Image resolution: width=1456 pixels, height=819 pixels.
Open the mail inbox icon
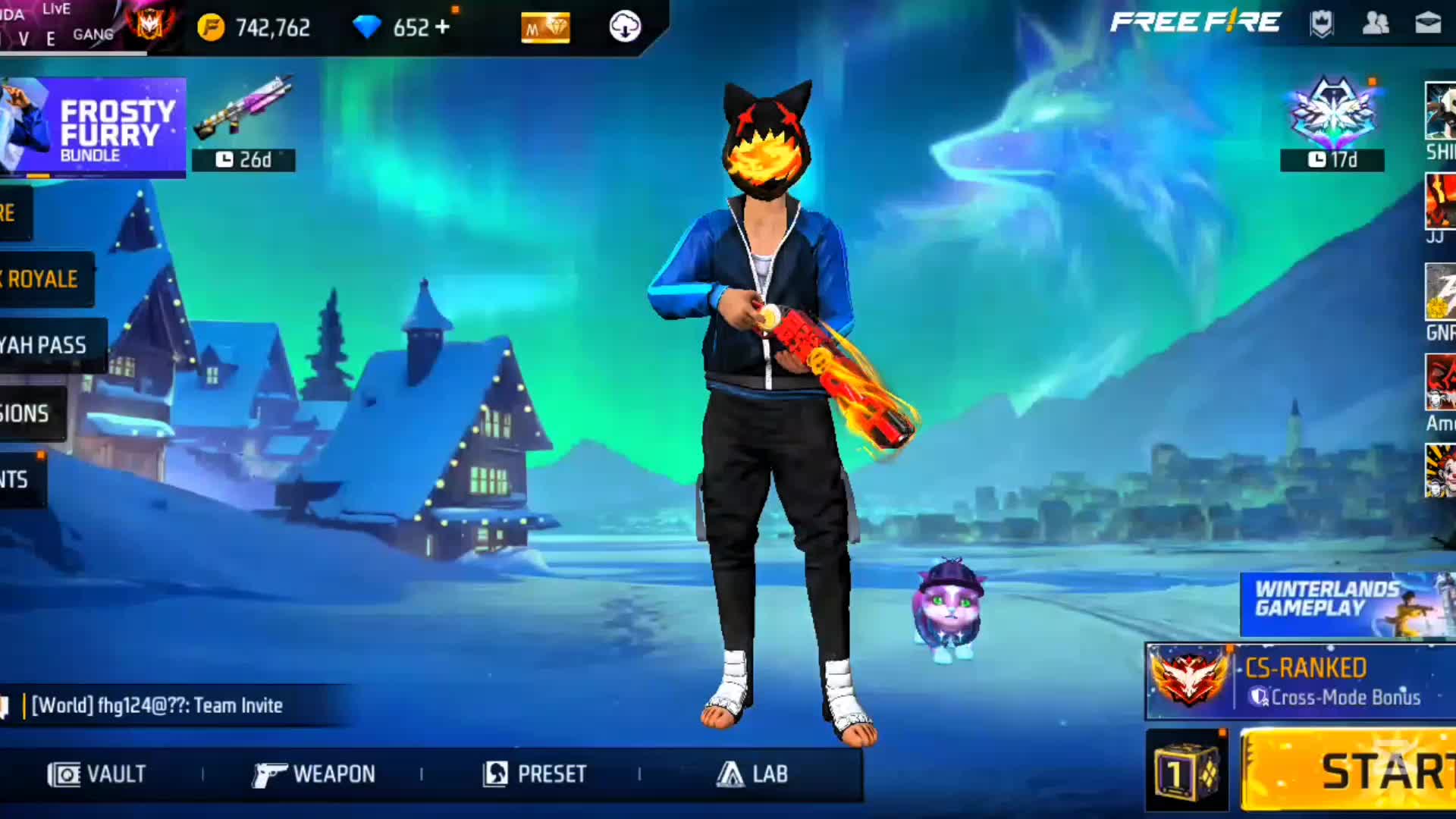1428,24
